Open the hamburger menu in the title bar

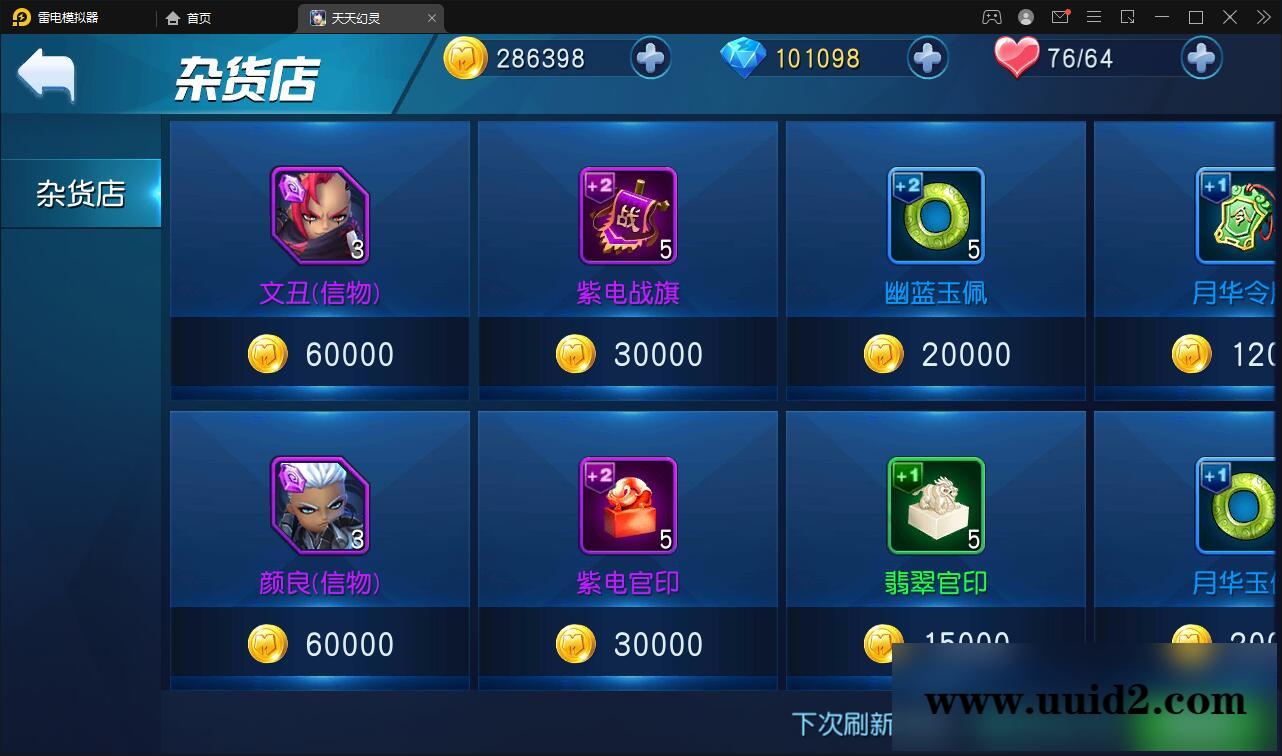point(1094,17)
